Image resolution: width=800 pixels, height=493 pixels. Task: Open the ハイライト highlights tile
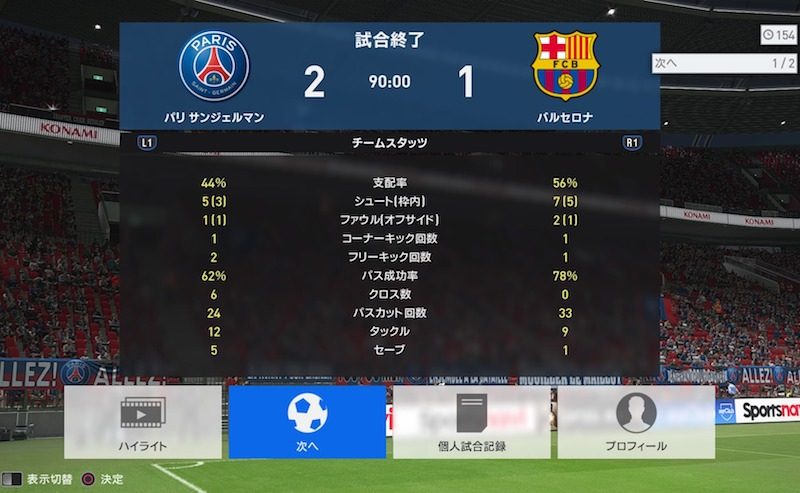(x=142, y=421)
